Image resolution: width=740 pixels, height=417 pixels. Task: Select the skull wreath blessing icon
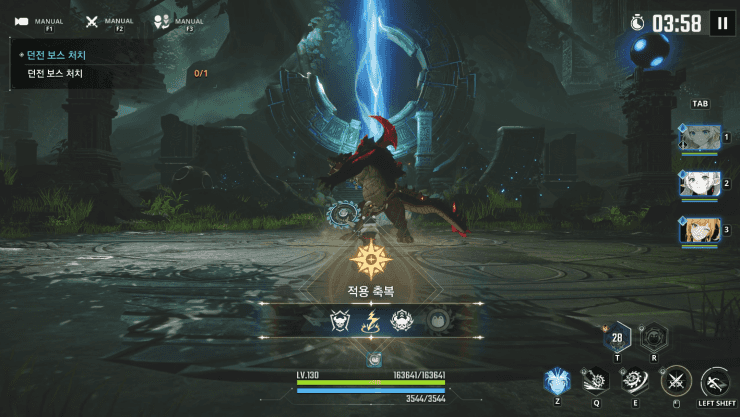pyautogui.click(x=403, y=320)
